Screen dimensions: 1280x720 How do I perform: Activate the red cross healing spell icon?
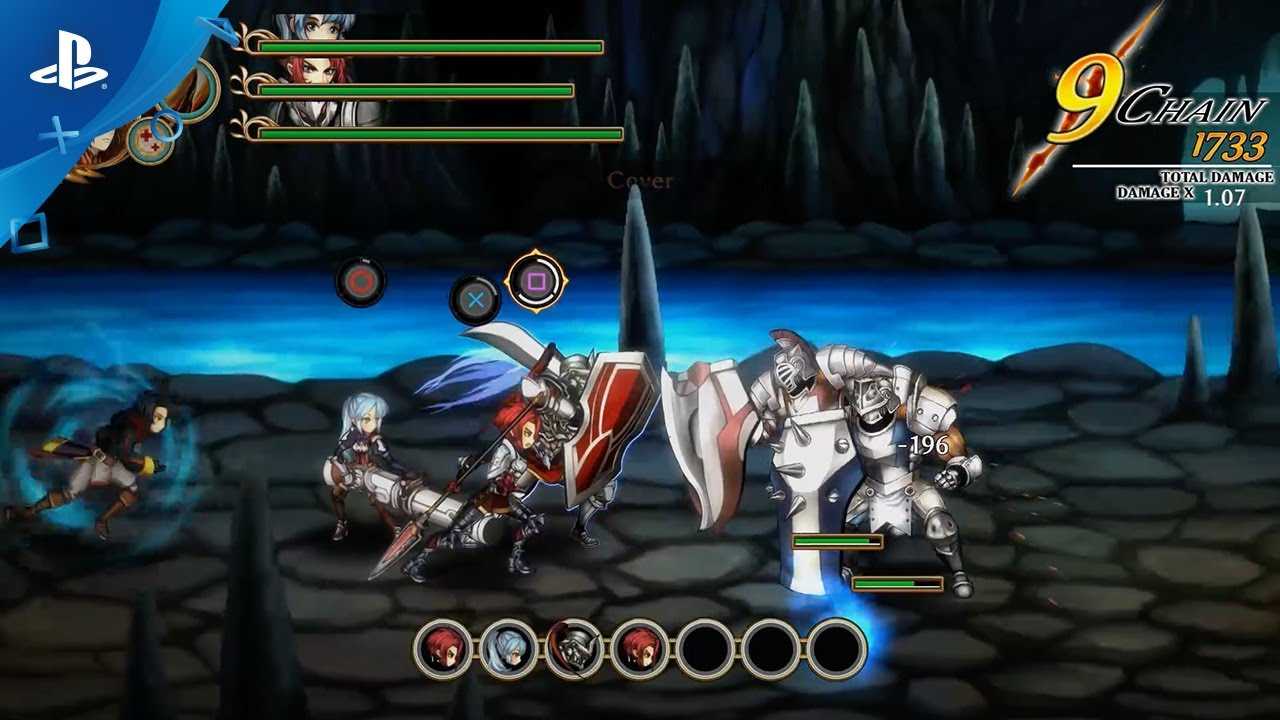pyautogui.click(x=149, y=140)
